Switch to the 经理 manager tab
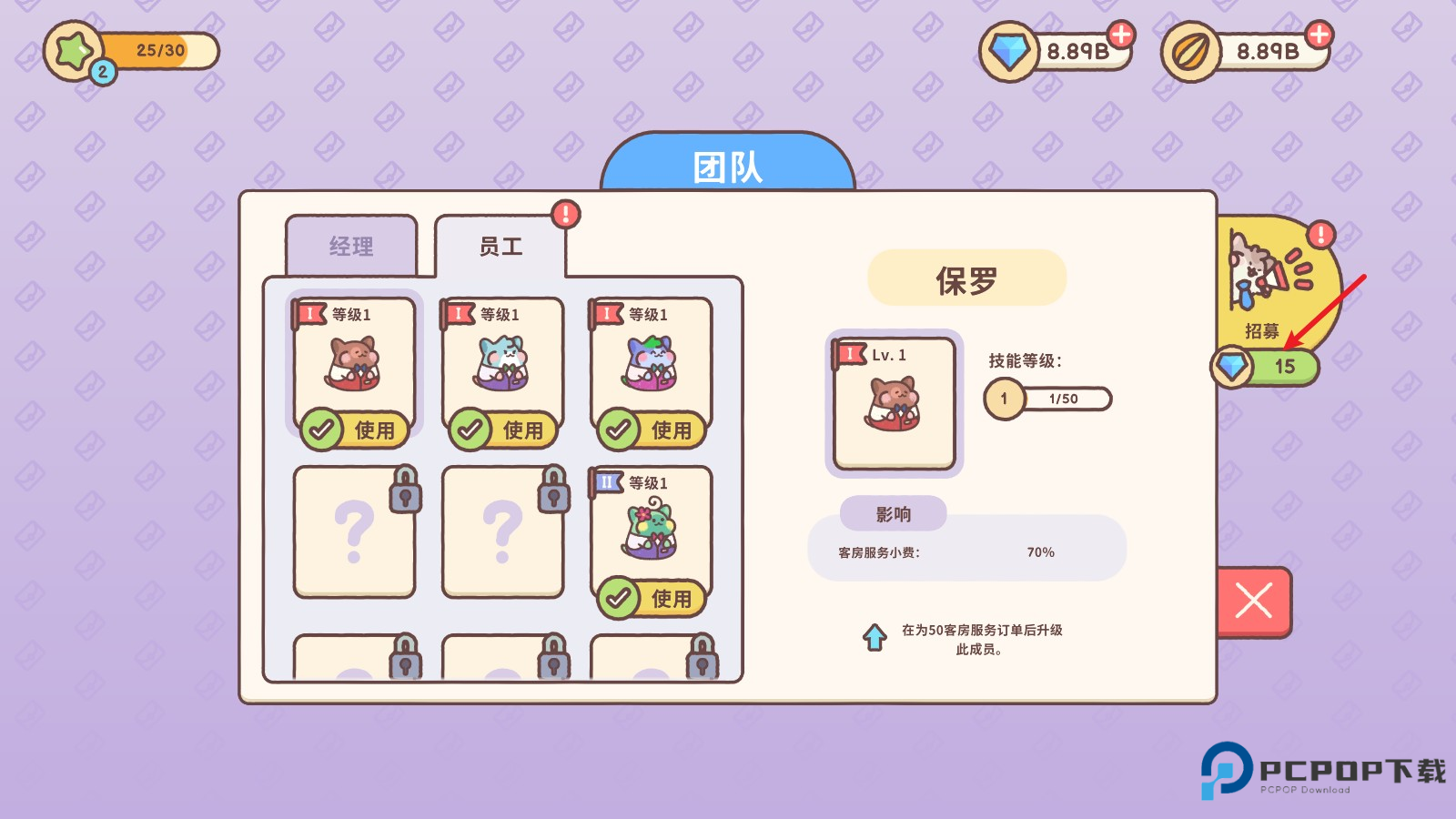Viewport: 1456px width, 819px height. coord(350,246)
